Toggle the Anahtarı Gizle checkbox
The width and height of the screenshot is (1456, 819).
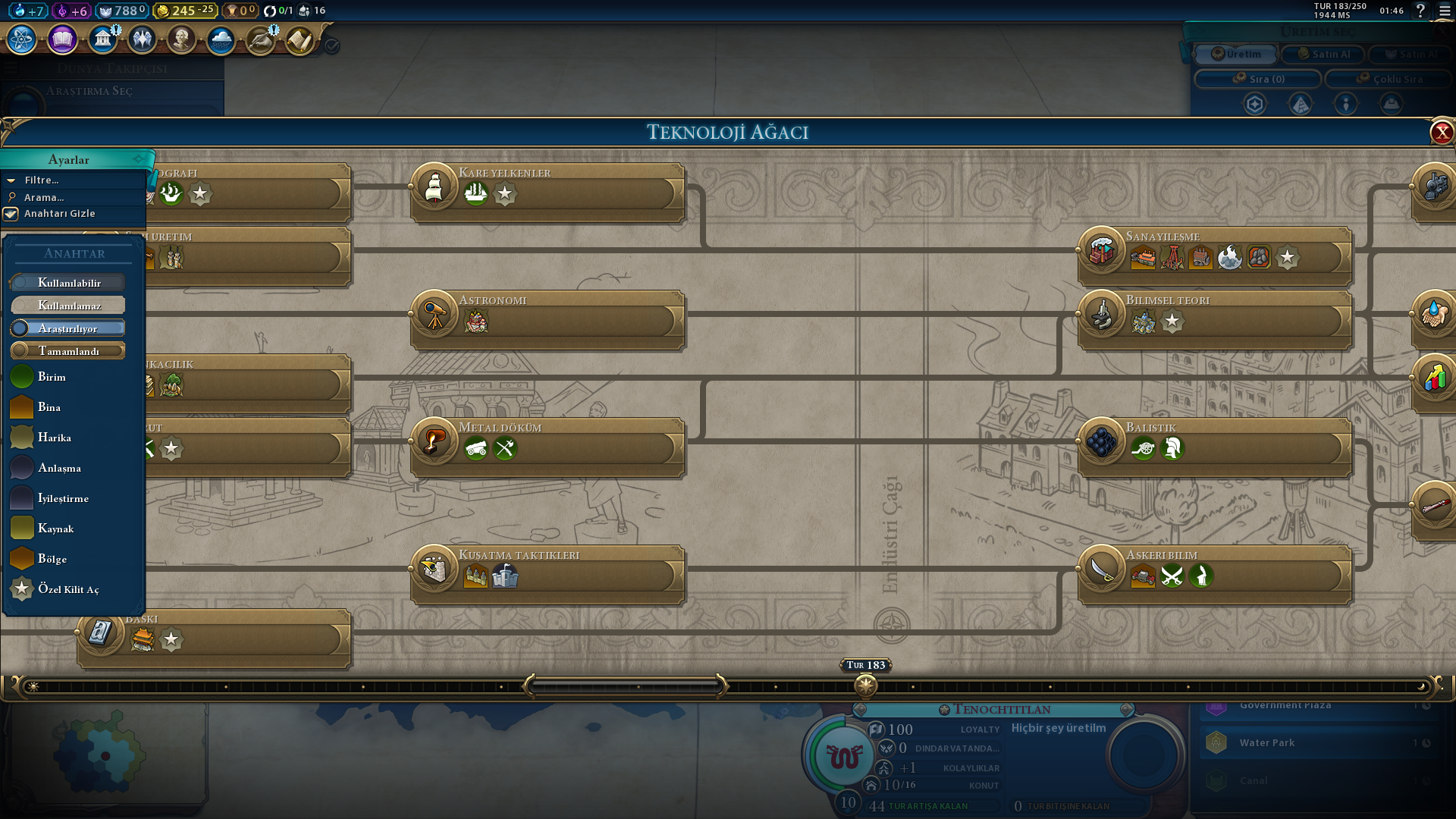pyautogui.click(x=11, y=214)
